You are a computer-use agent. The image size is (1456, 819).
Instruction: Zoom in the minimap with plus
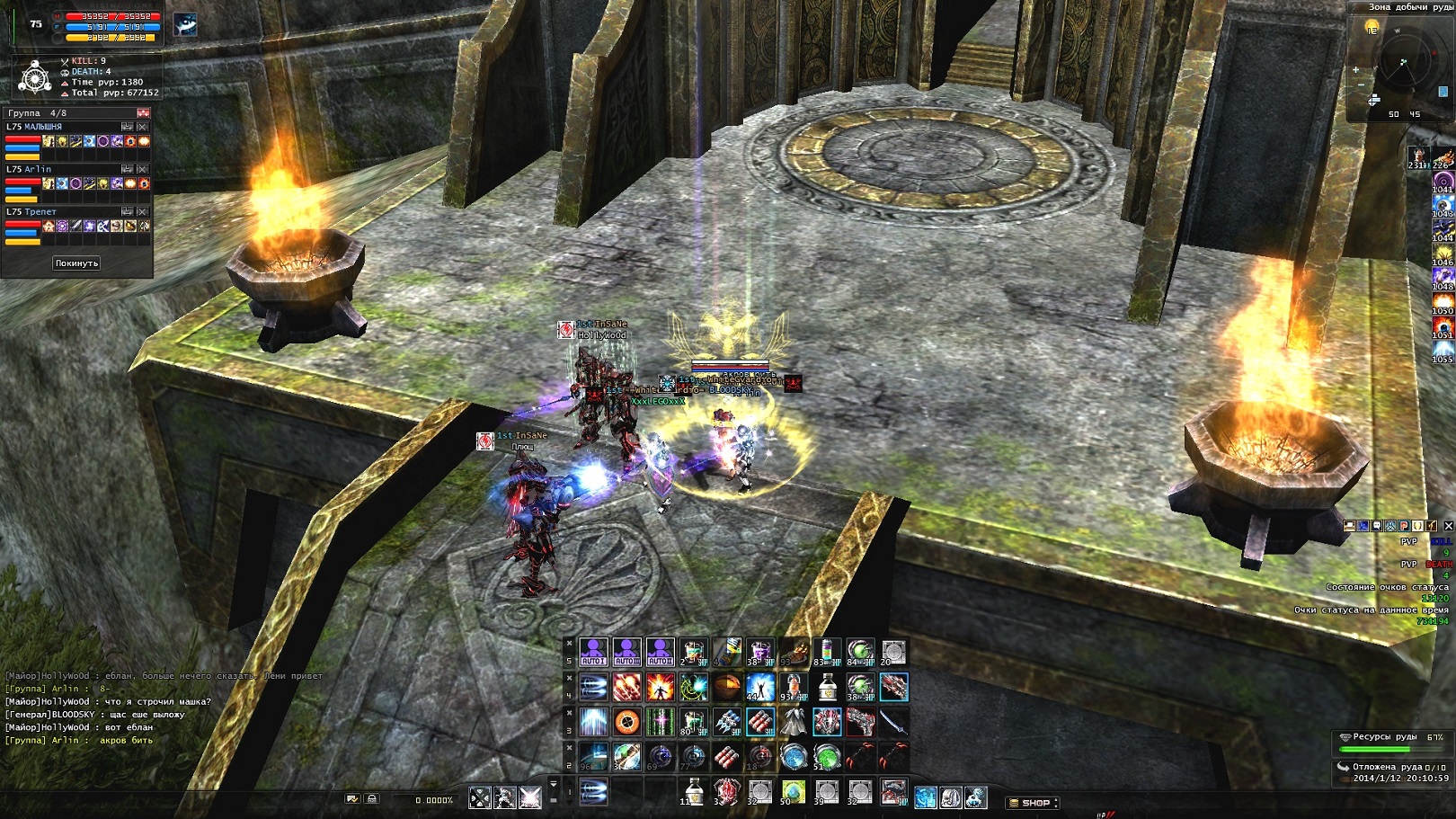tap(1355, 69)
